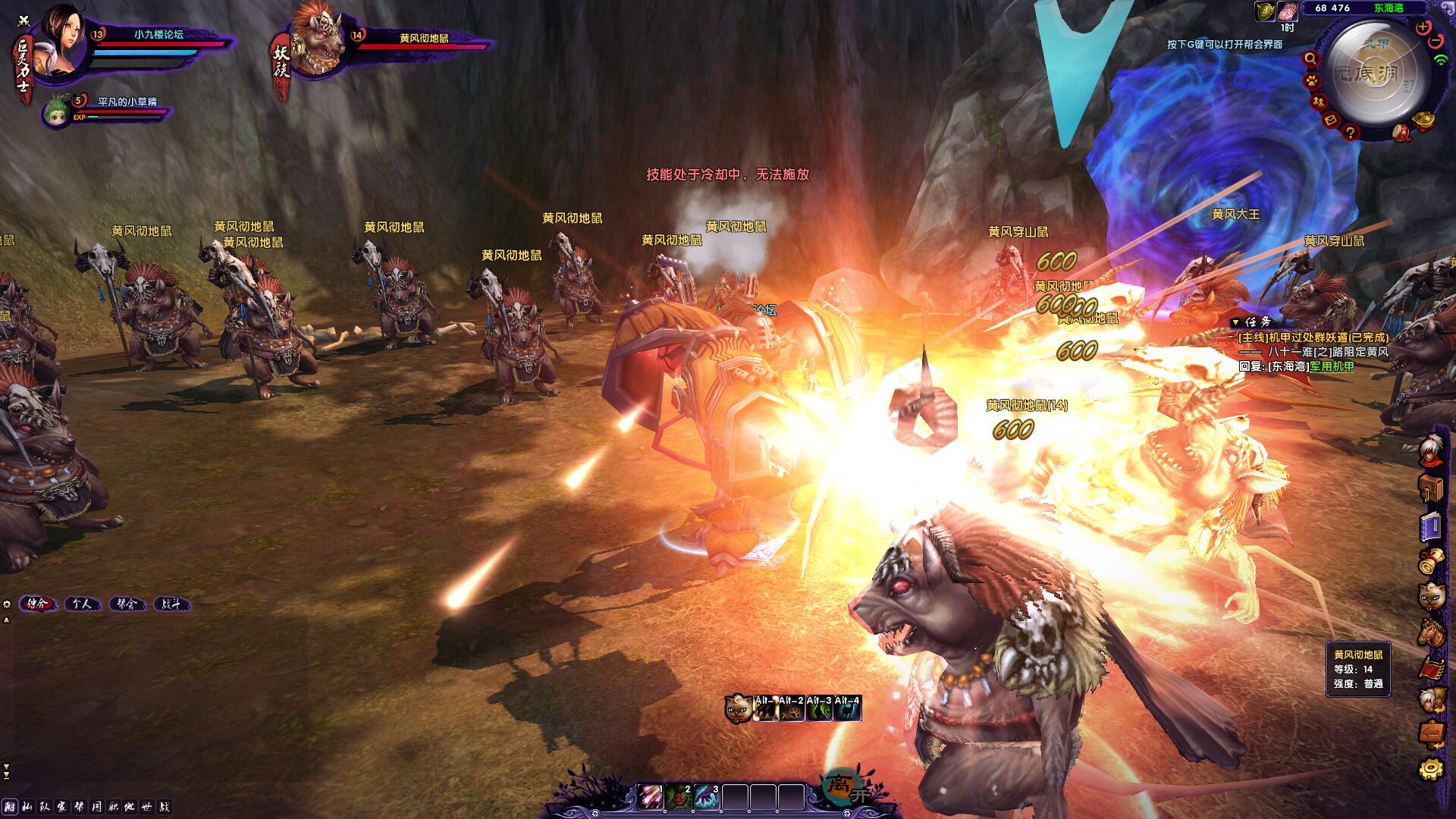The width and height of the screenshot is (1456, 819).
Task: Zoom in the minimap with plus button
Action: 1423,27
